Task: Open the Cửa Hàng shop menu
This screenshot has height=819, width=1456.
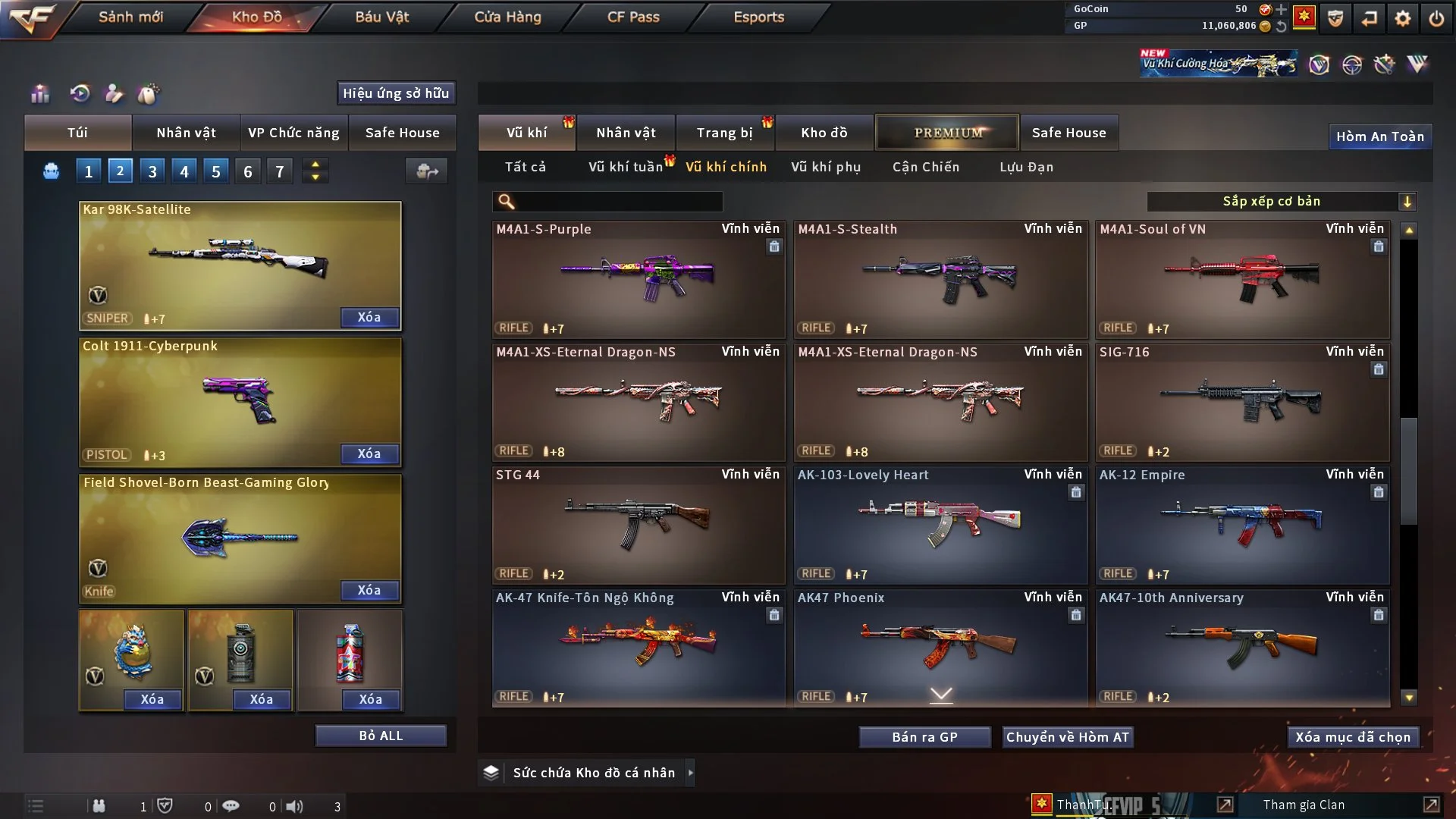Action: 507,17
